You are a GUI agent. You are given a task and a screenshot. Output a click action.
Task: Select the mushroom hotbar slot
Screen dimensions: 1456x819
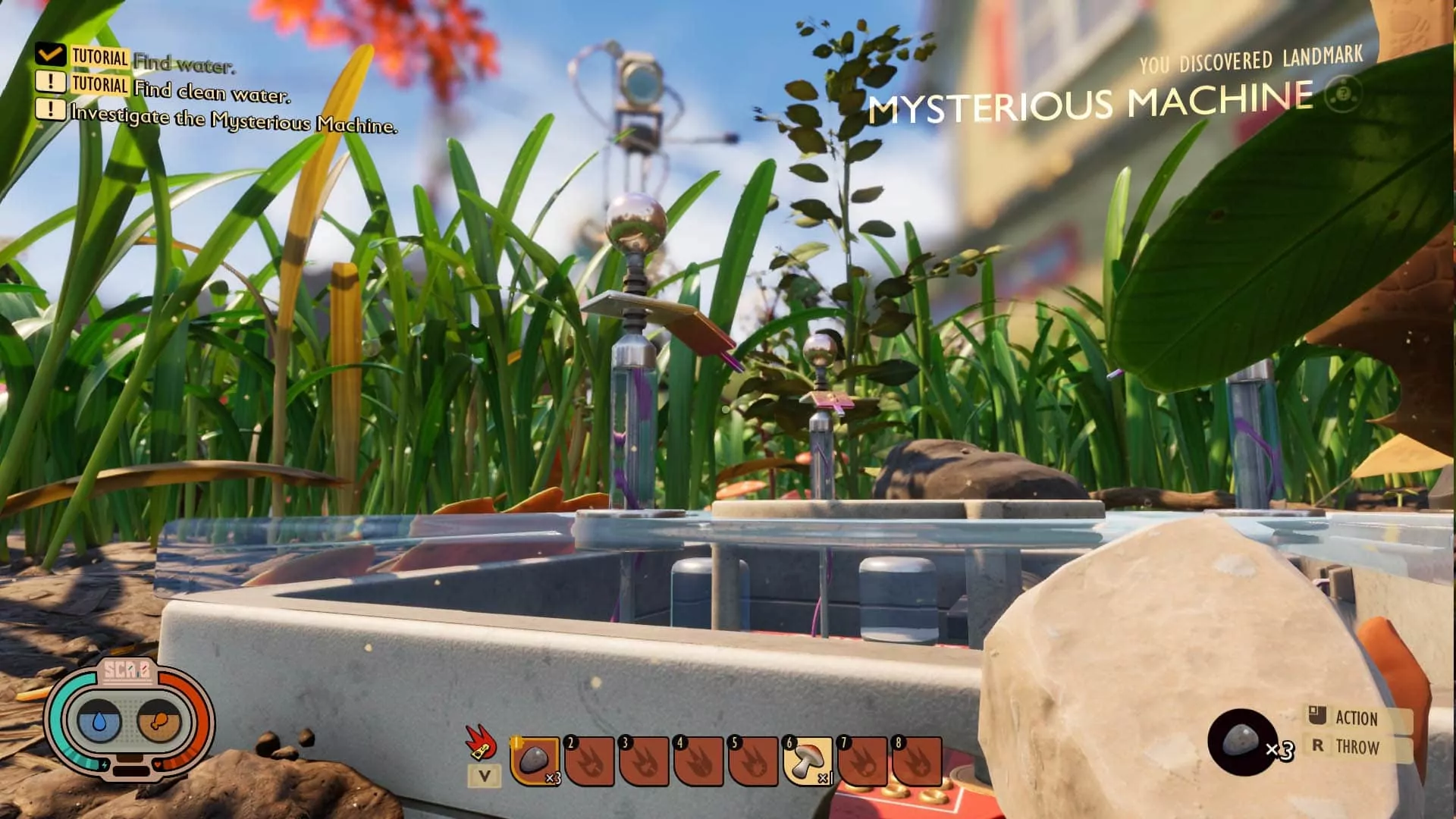808,761
